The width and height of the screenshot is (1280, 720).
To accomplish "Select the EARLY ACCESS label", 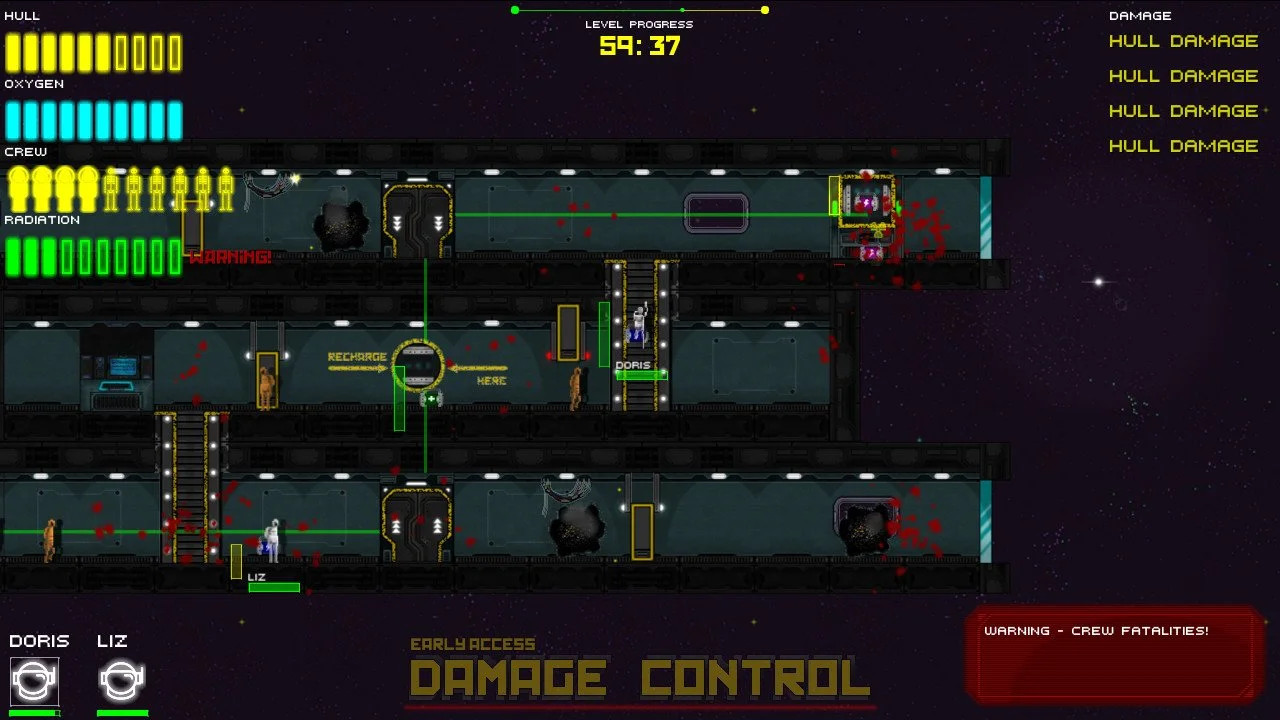I will [x=474, y=644].
